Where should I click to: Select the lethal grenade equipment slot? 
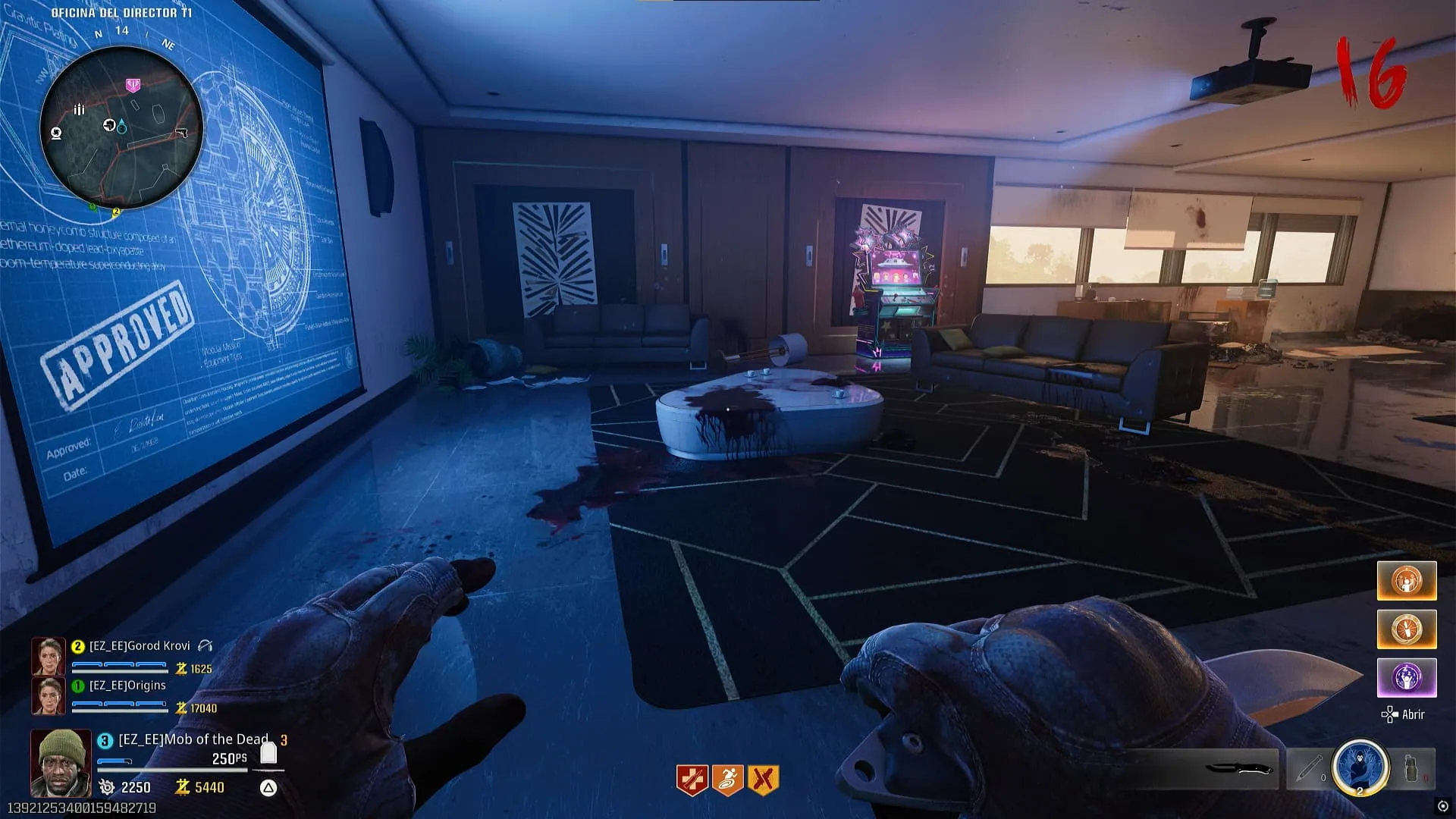1412,769
